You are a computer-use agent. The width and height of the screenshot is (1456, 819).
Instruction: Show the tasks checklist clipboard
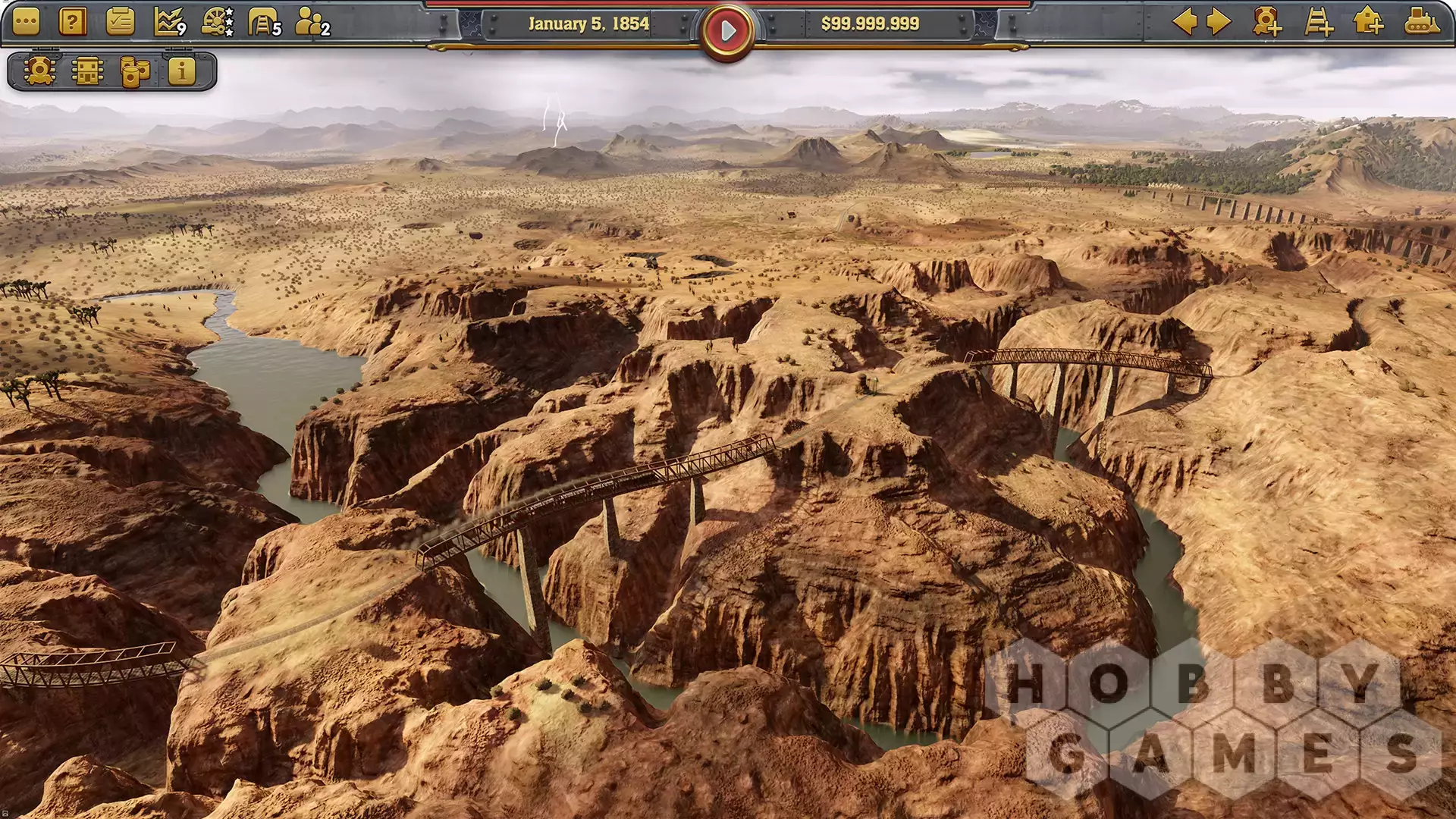(120, 23)
